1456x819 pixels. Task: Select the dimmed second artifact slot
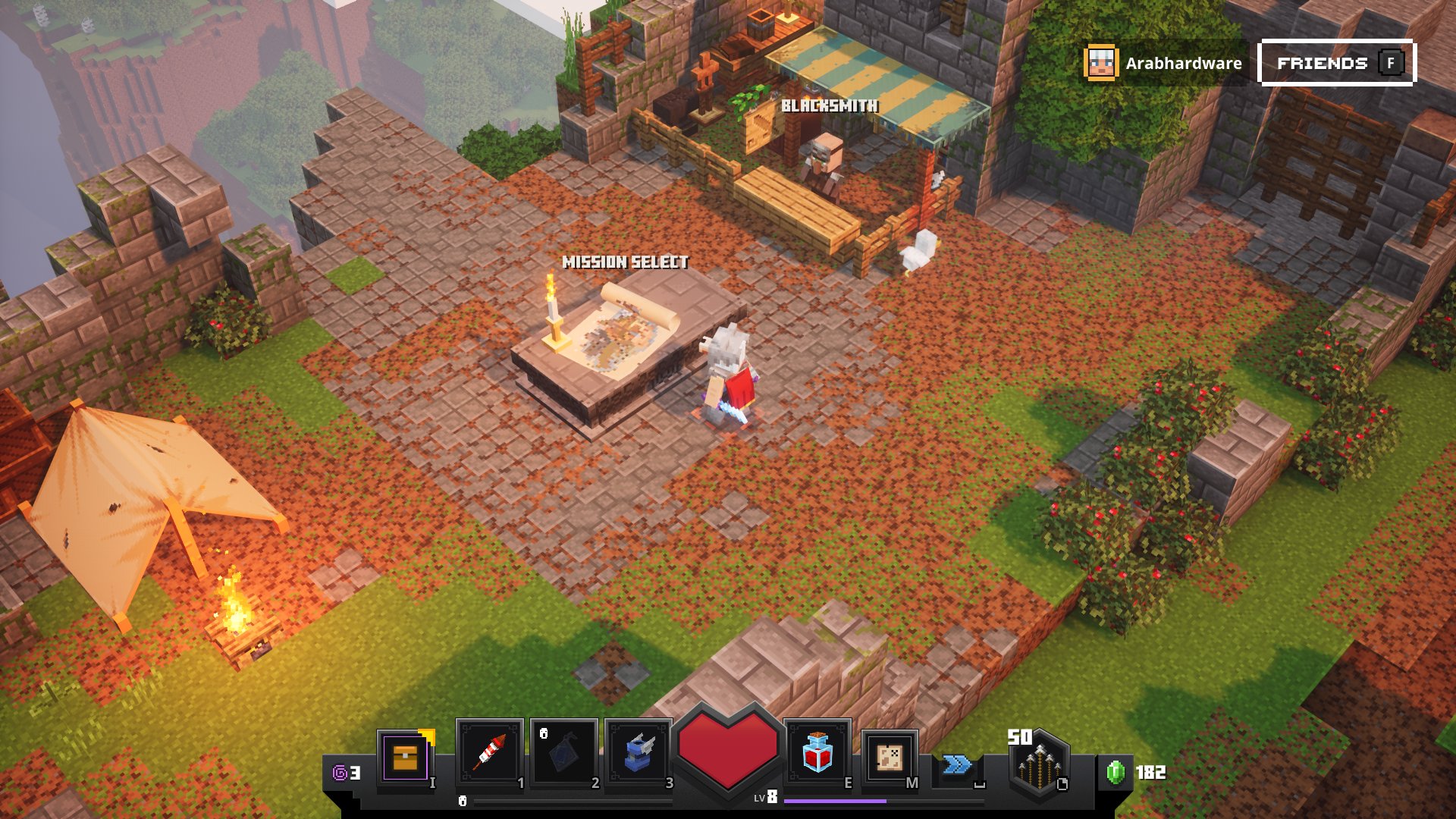(x=563, y=753)
